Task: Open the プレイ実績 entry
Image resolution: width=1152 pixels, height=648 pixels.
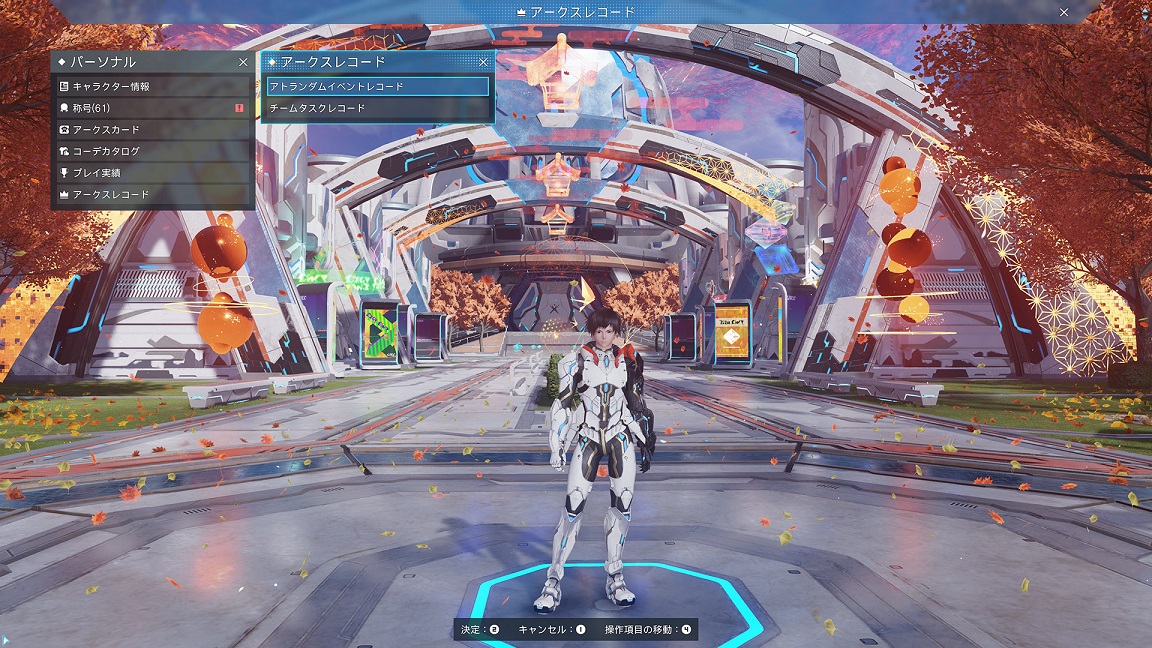Action: tap(152, 173)
